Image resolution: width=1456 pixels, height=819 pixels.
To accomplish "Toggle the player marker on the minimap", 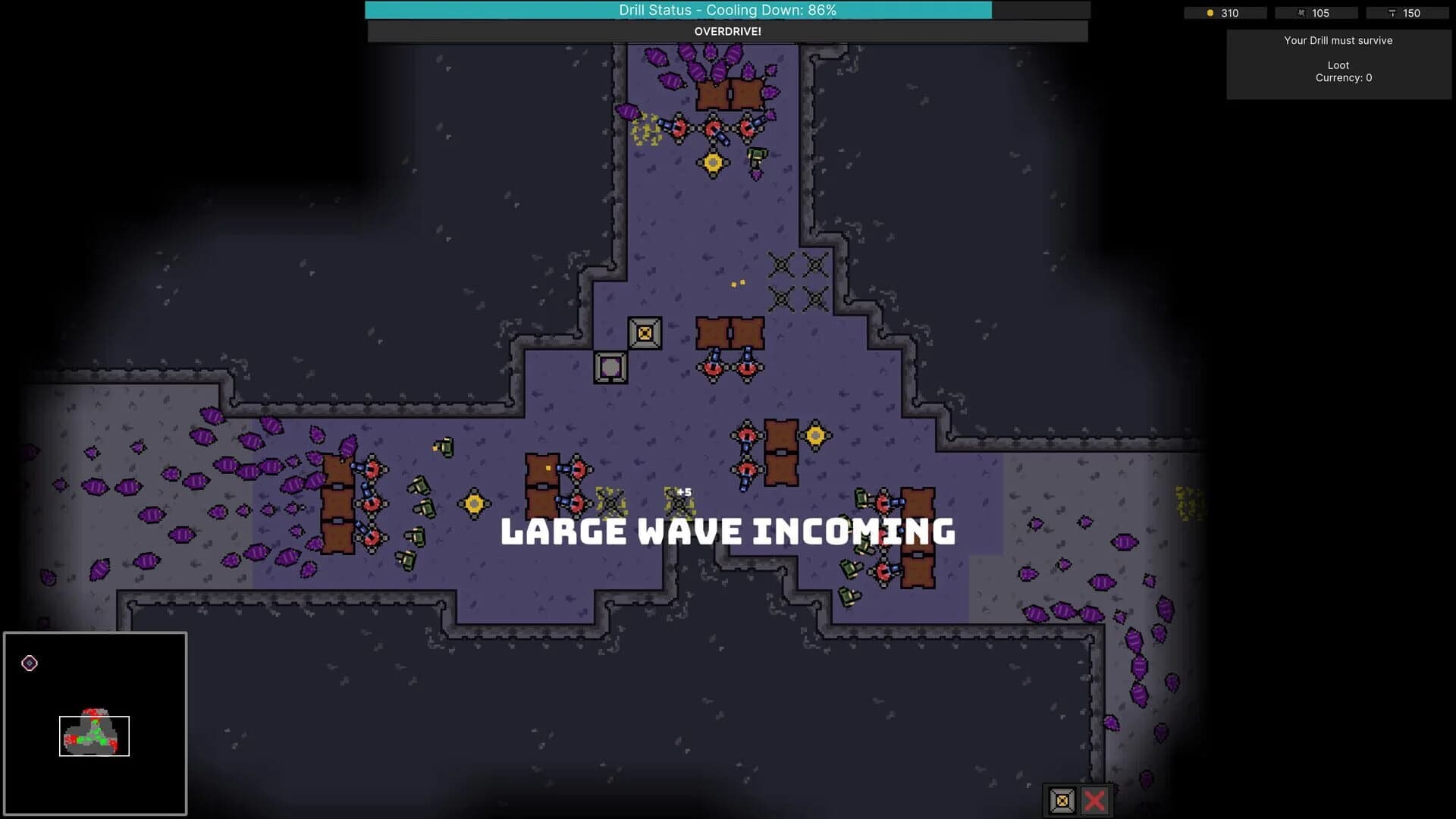I will tap(29, 664).
